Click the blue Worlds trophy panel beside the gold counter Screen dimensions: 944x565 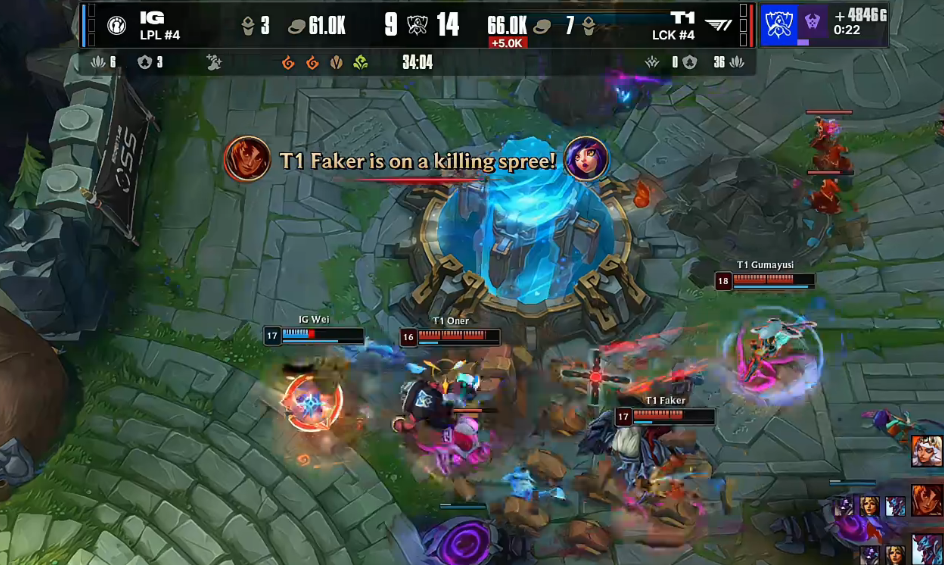coord(778,24)
